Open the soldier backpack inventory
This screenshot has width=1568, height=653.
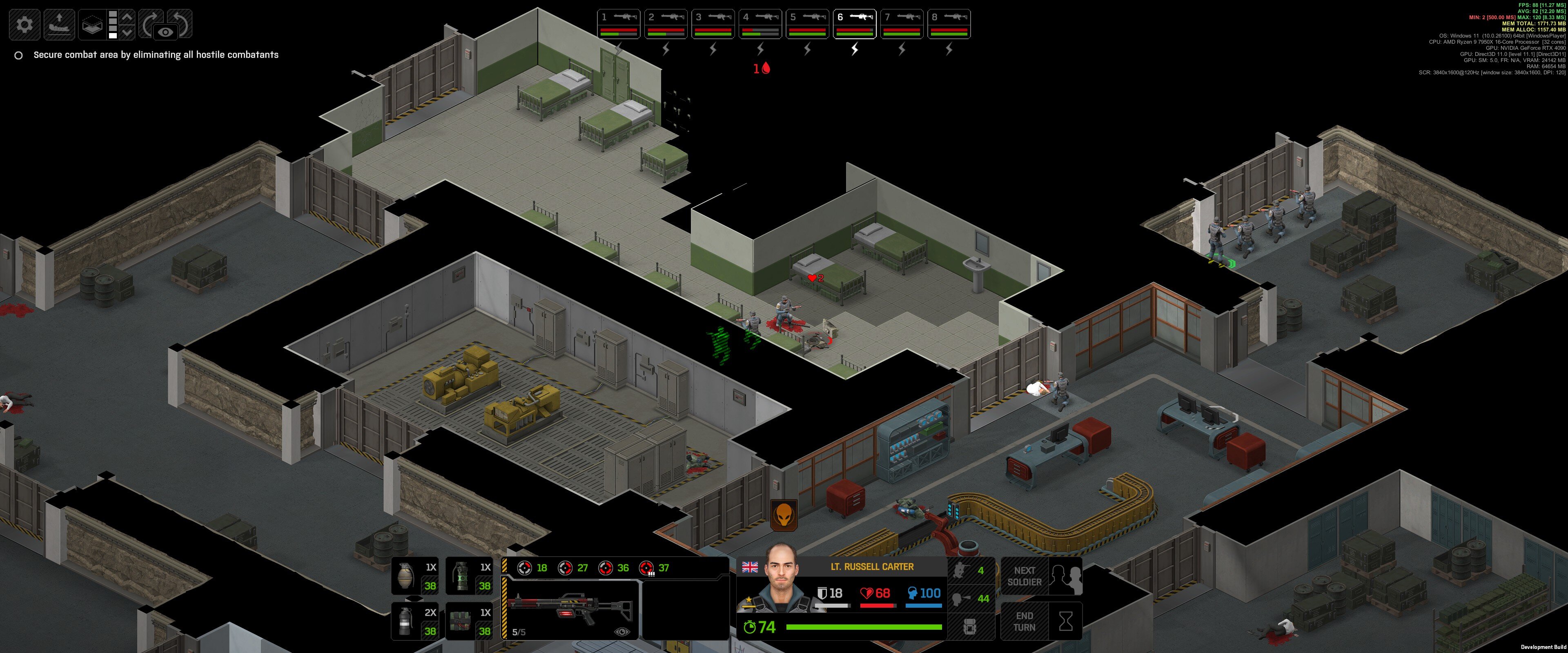[970, 626]
